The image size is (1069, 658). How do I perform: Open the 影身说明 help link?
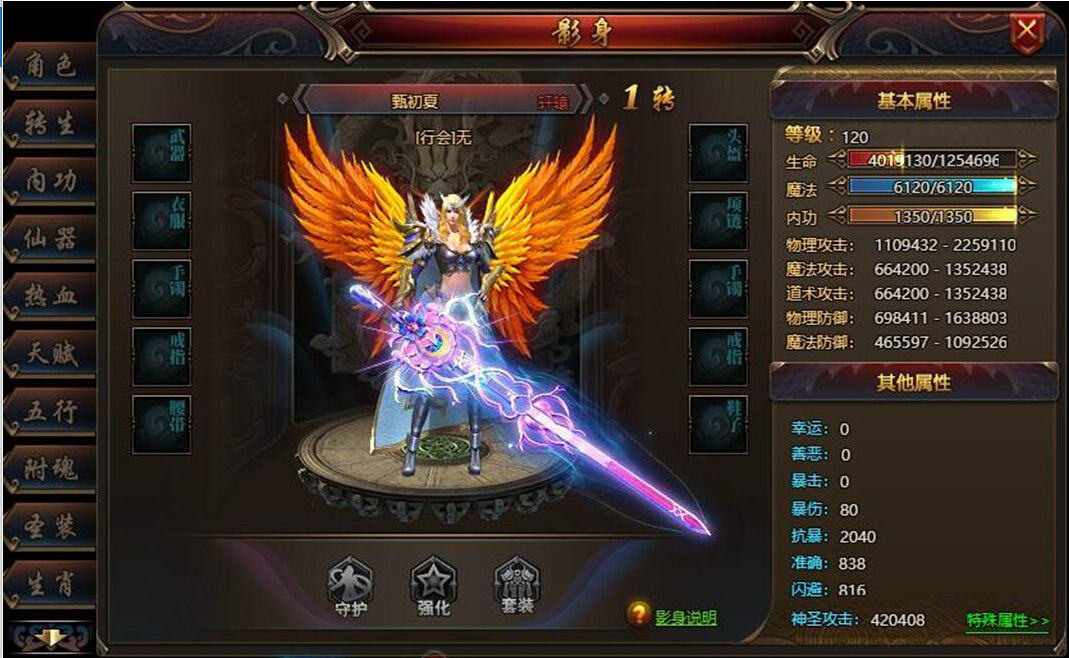(685, 618)
